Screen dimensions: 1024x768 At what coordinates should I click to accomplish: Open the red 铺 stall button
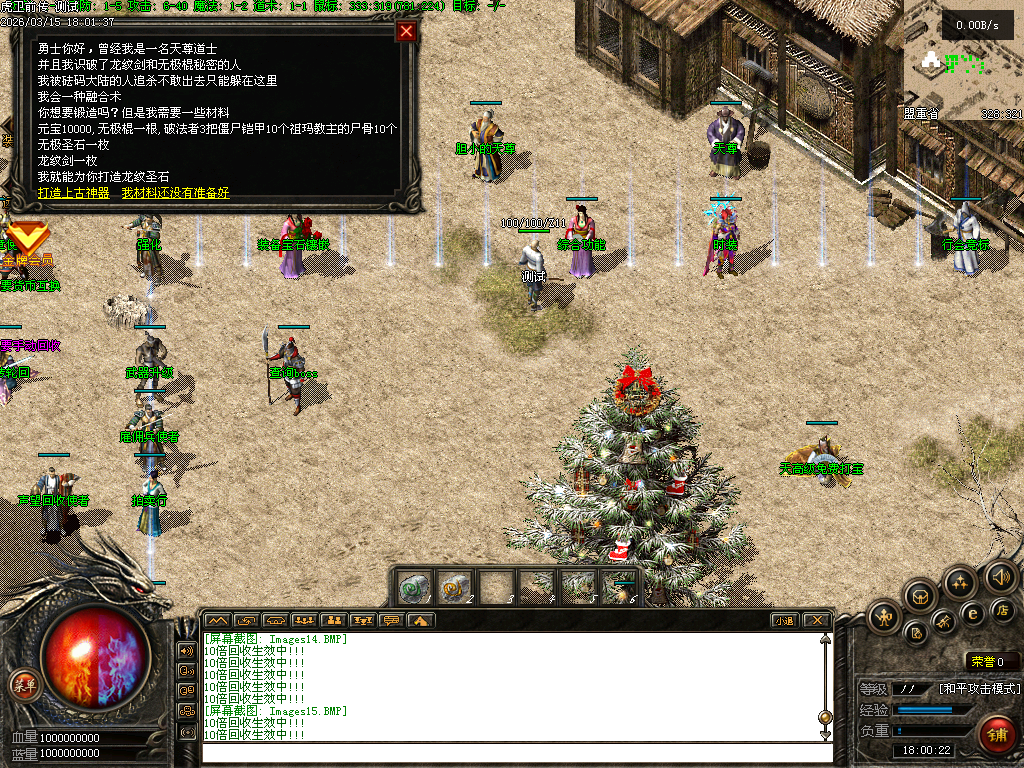996,733
